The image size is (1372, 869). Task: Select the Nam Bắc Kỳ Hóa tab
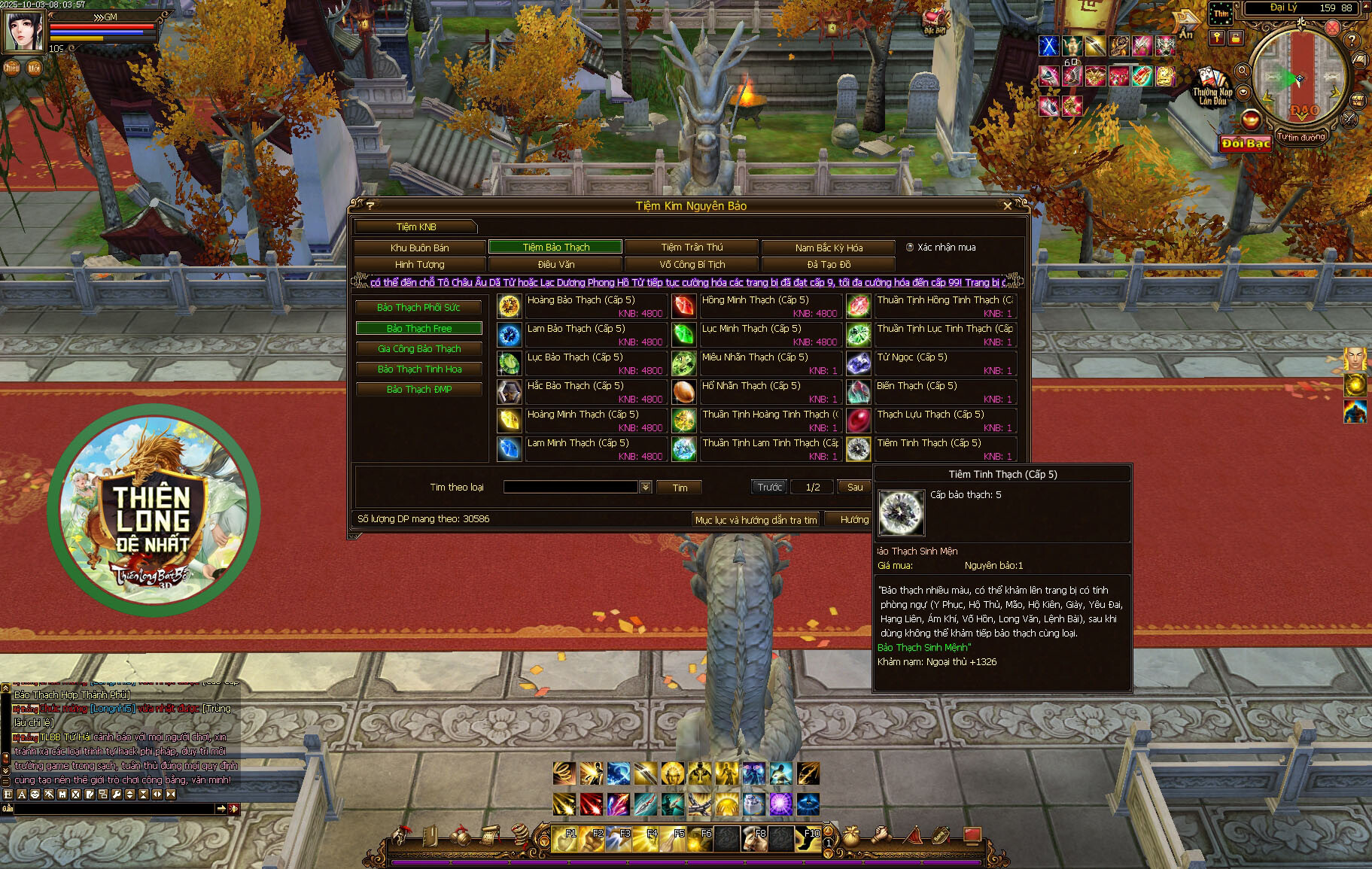[829, 248]
